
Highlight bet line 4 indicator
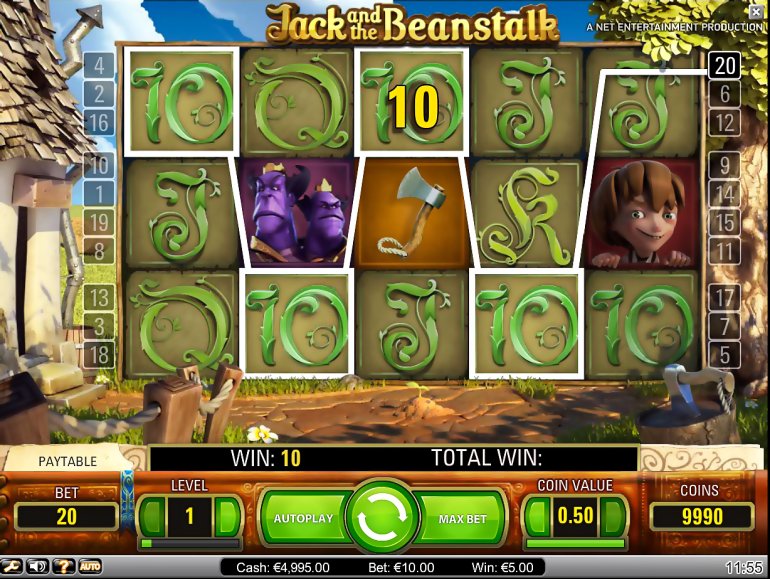coord(99,67)
